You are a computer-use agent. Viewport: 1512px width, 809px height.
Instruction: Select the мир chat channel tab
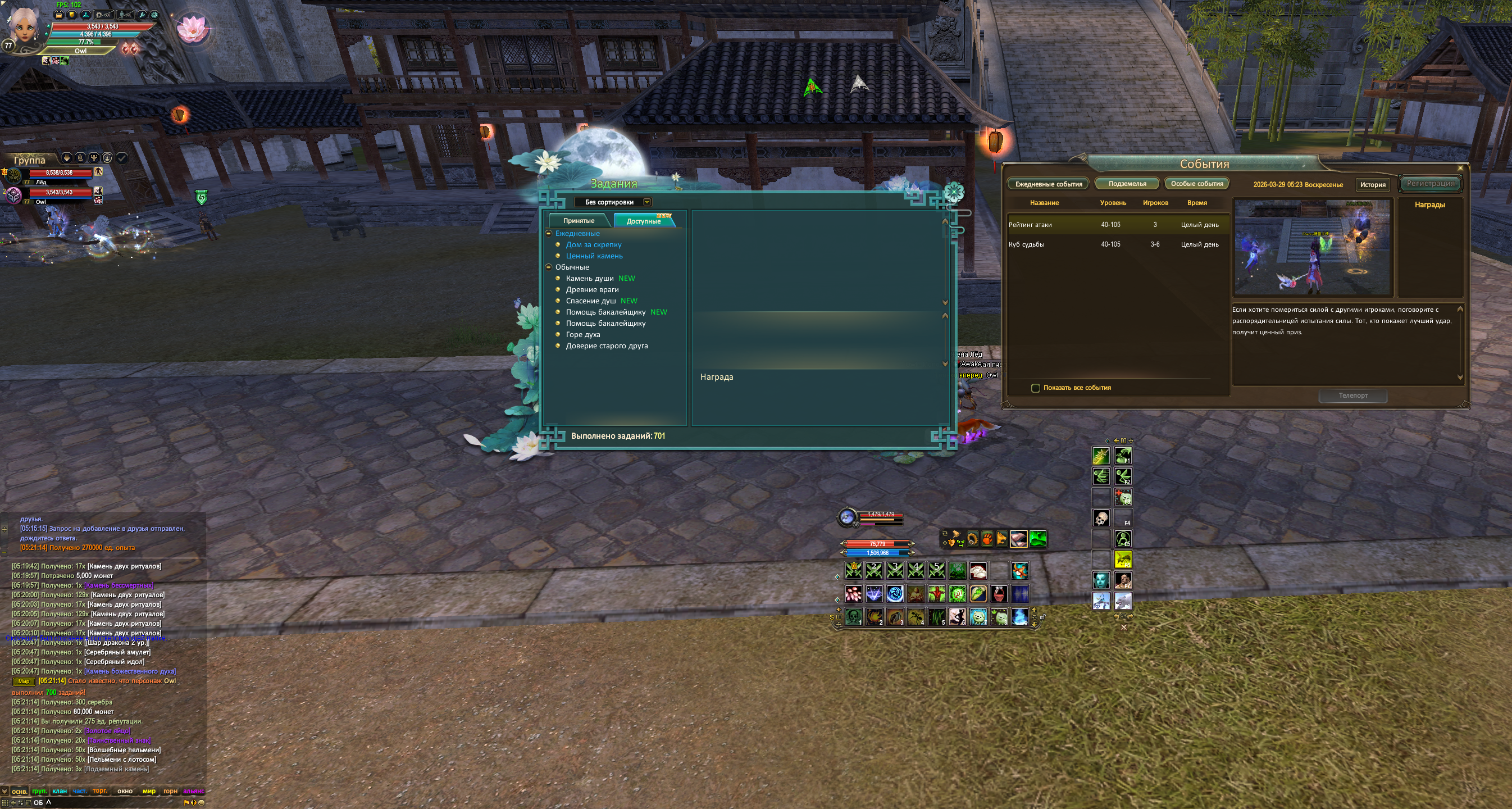pos(149,791)
